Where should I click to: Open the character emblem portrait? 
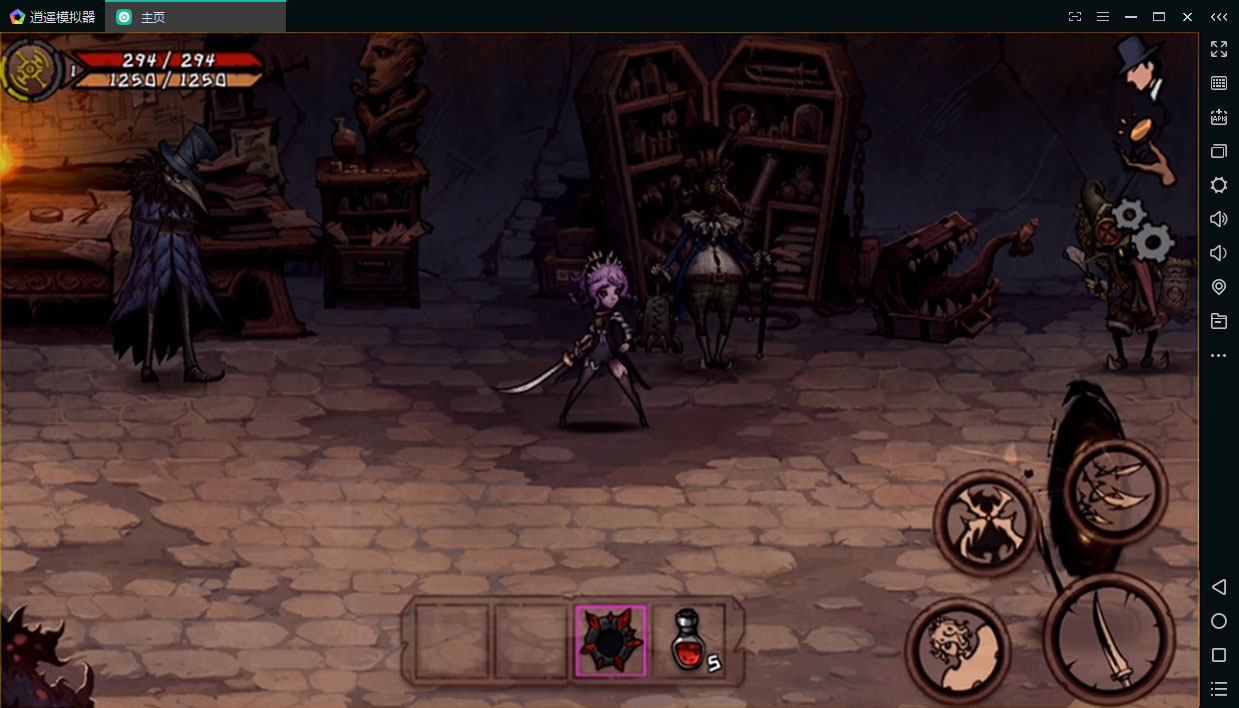click(x=32, y=70)
